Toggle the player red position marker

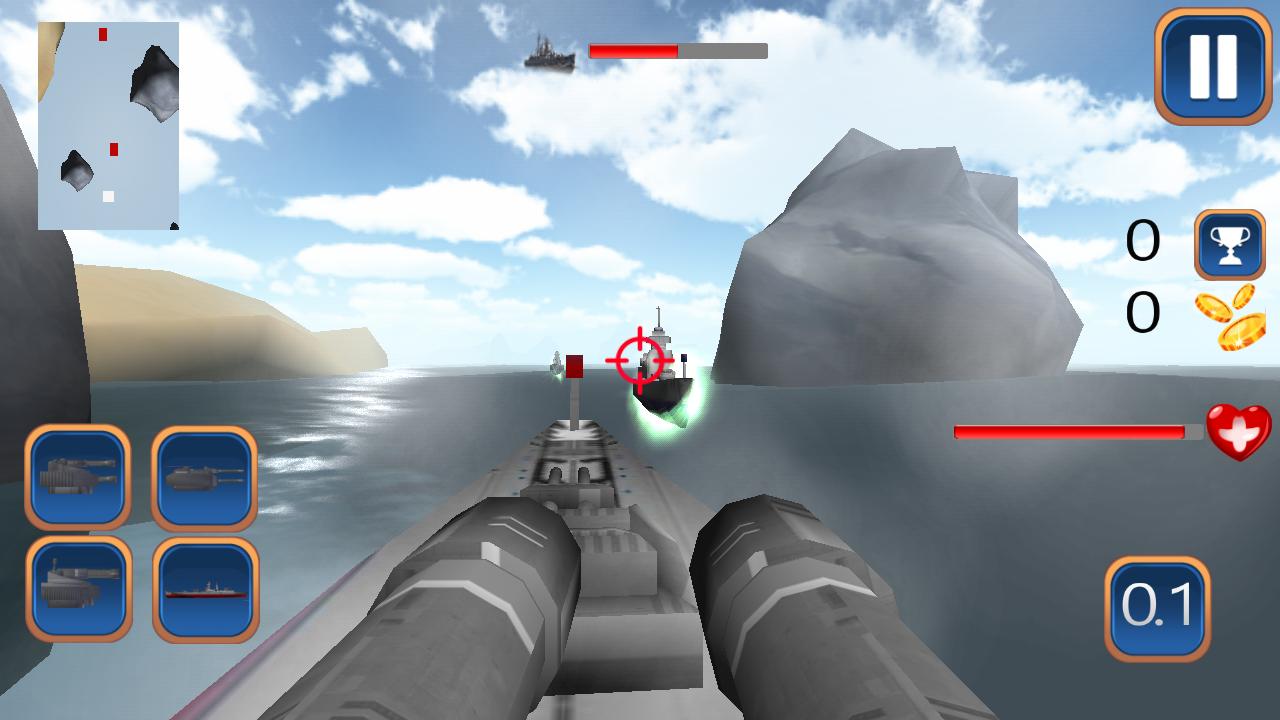(114, 150)
